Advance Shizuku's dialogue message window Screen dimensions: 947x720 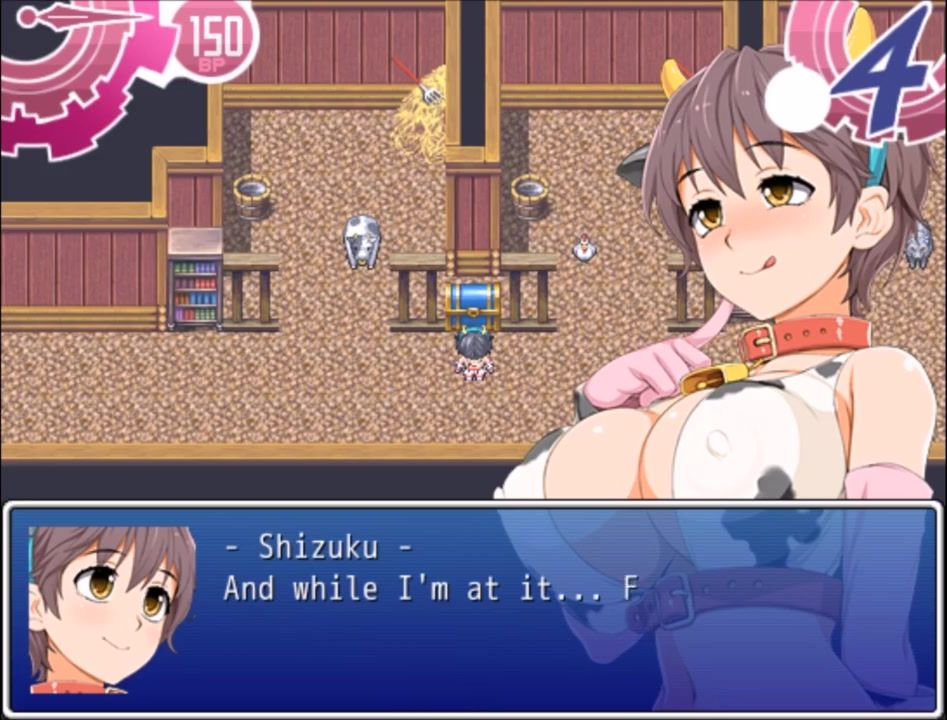coord(473,608)
